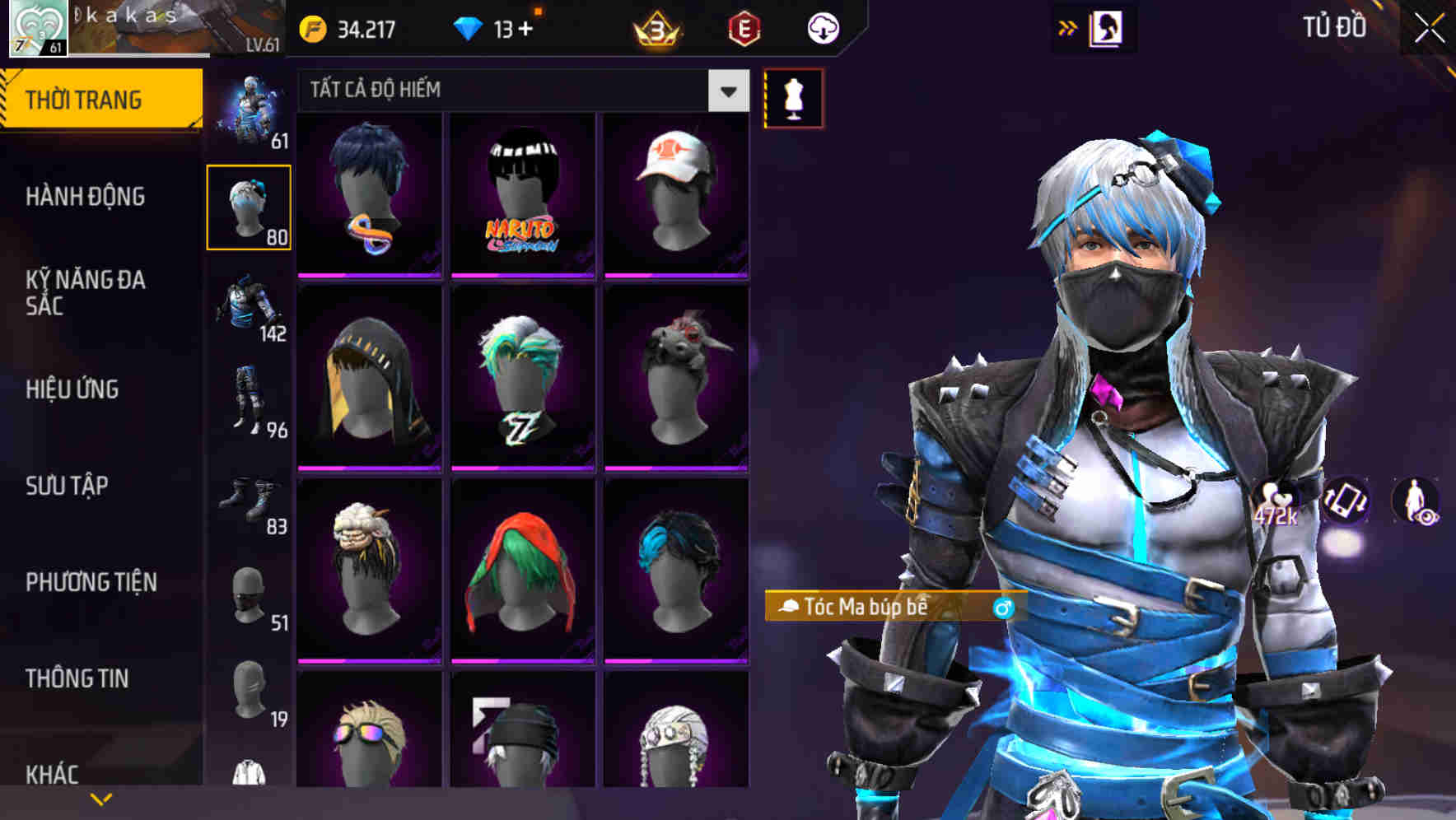Viewport: 1456px width, 820px height.
Task: Click the diamond currency icon
Action: coord(469,26)
